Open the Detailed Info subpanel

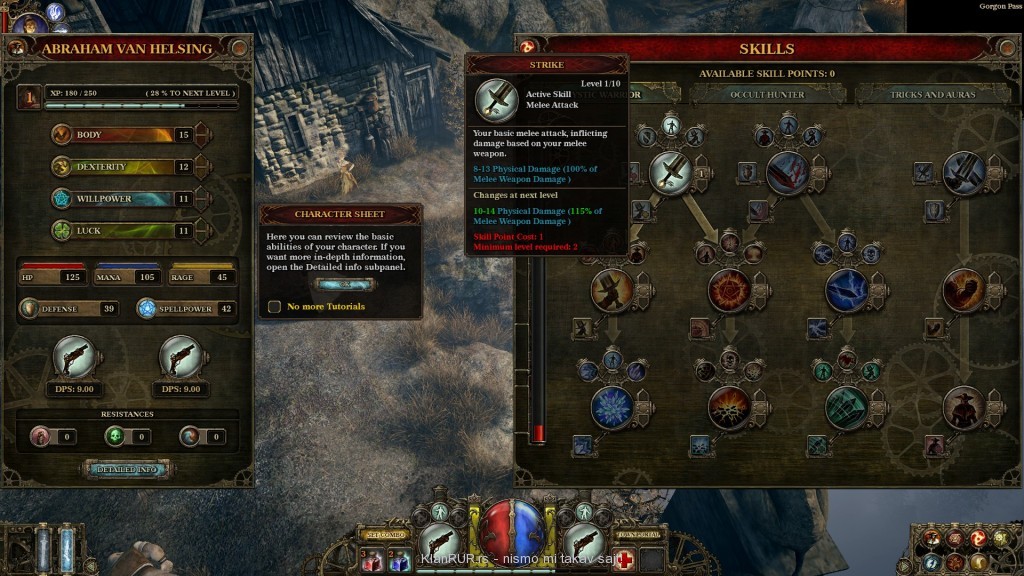point(125,469)
